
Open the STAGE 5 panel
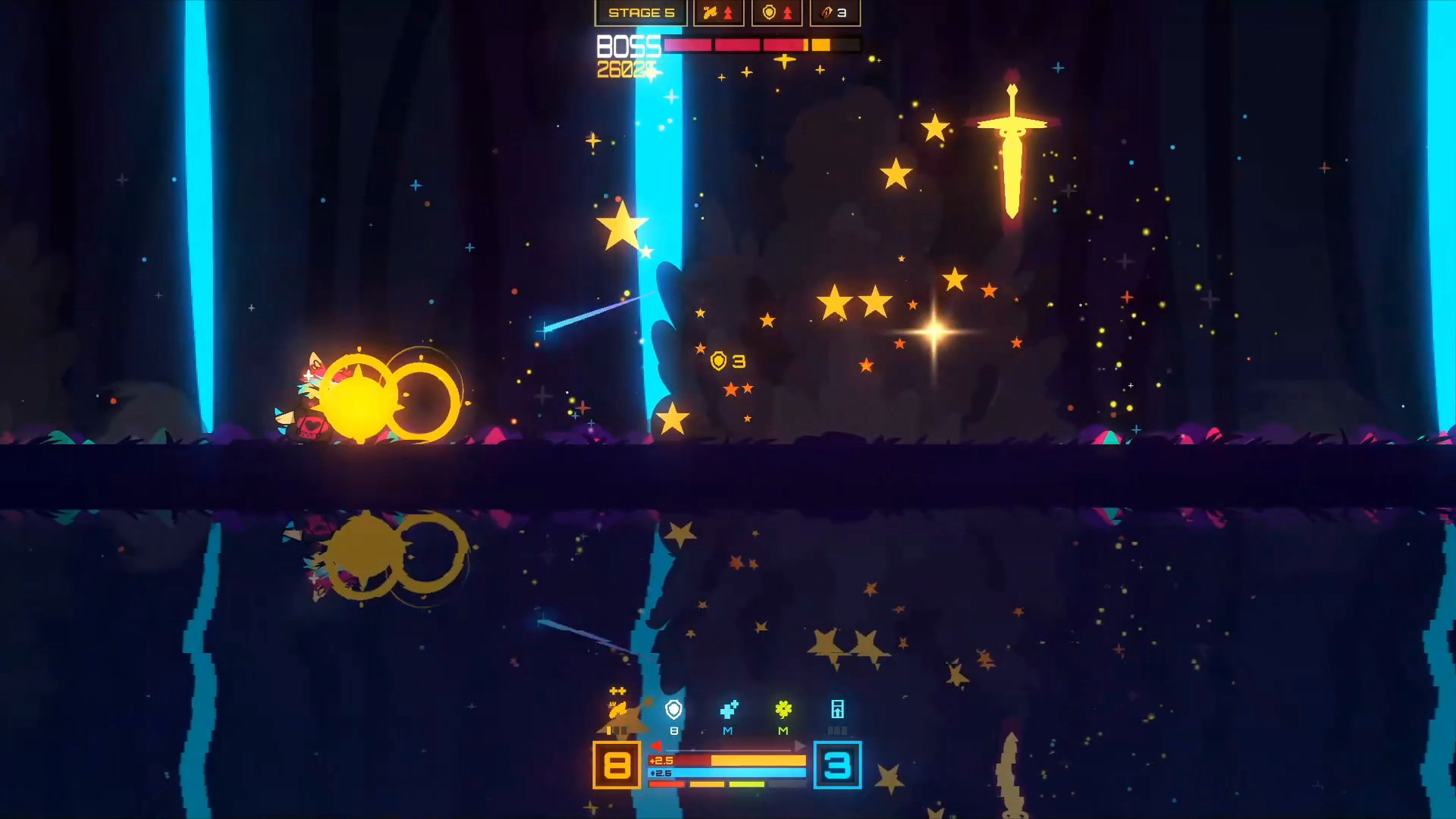(x=639, y=13)
